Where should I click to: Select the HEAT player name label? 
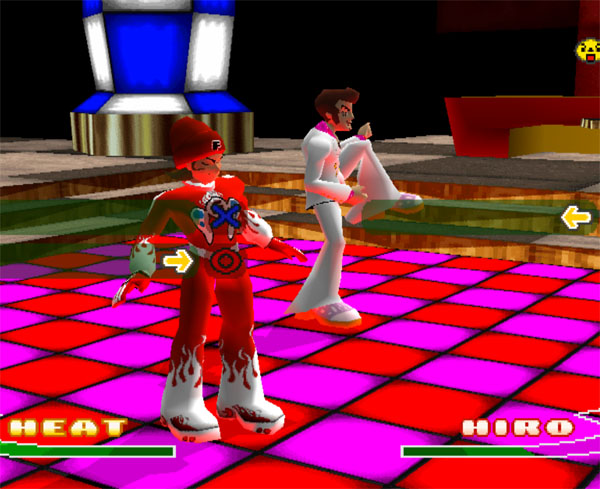click(x=66, y=428)
